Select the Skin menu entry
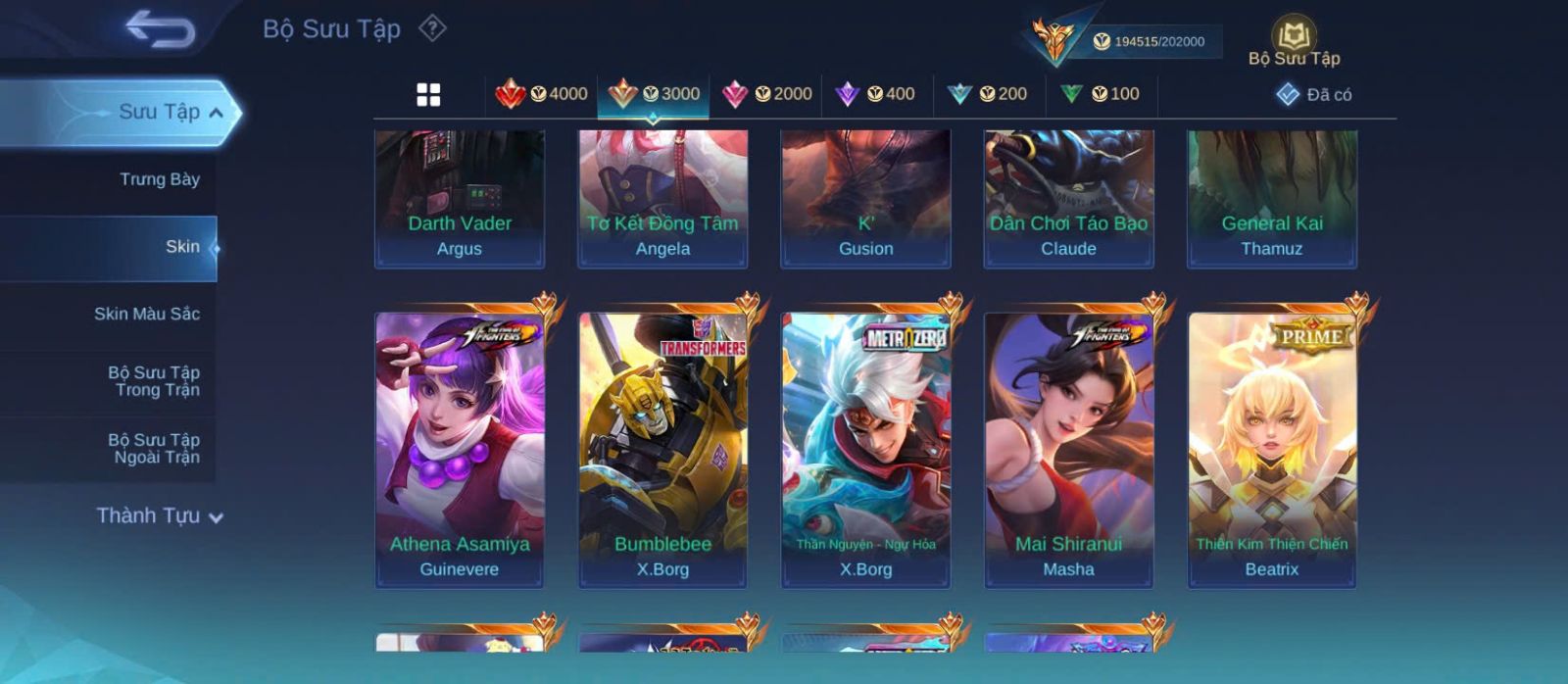Image resolution: width=1568 pixels, height=684 pixels. [181, 247]
